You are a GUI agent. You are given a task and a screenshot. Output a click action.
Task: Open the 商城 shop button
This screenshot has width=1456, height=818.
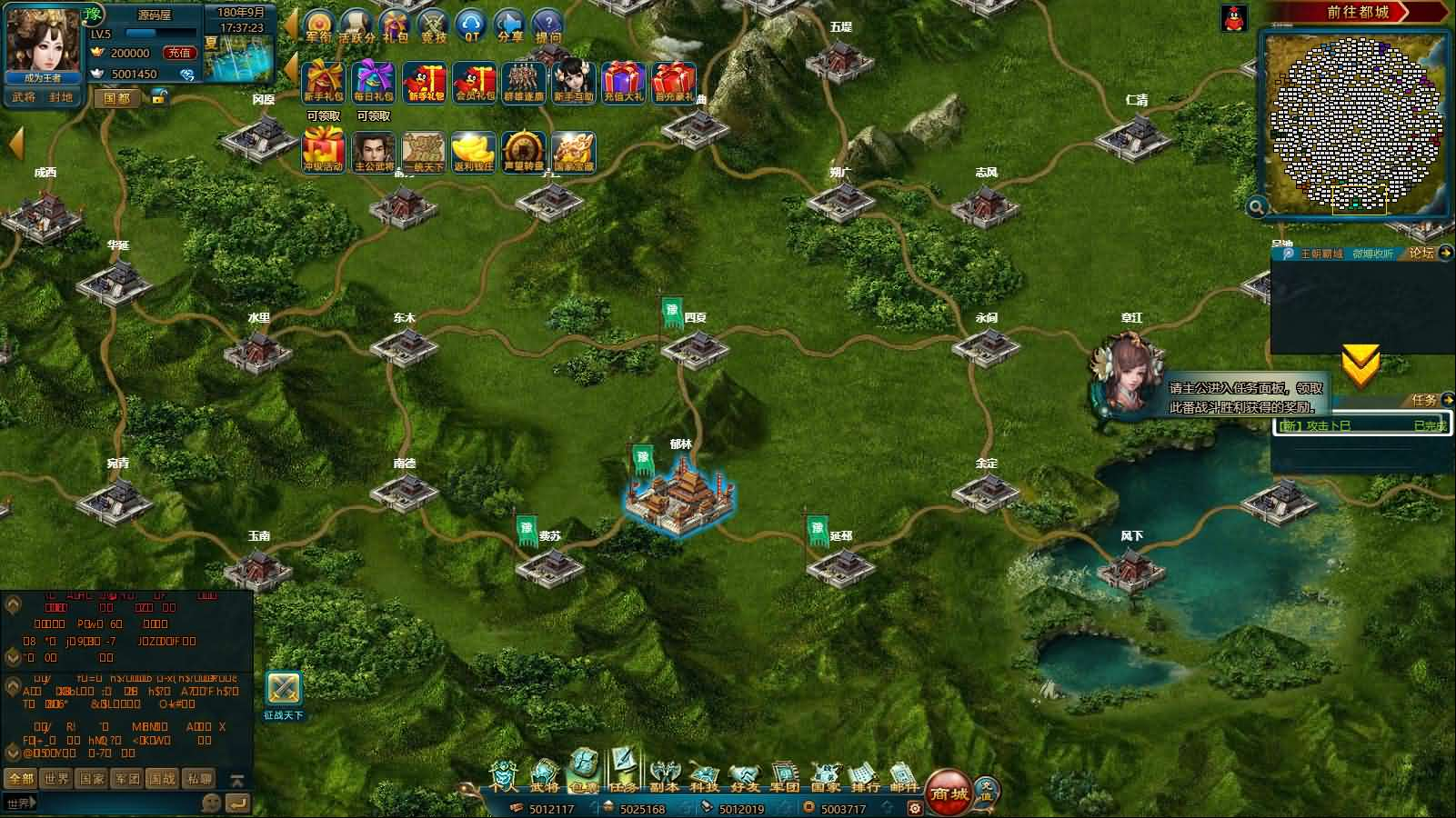coord(948,793)
